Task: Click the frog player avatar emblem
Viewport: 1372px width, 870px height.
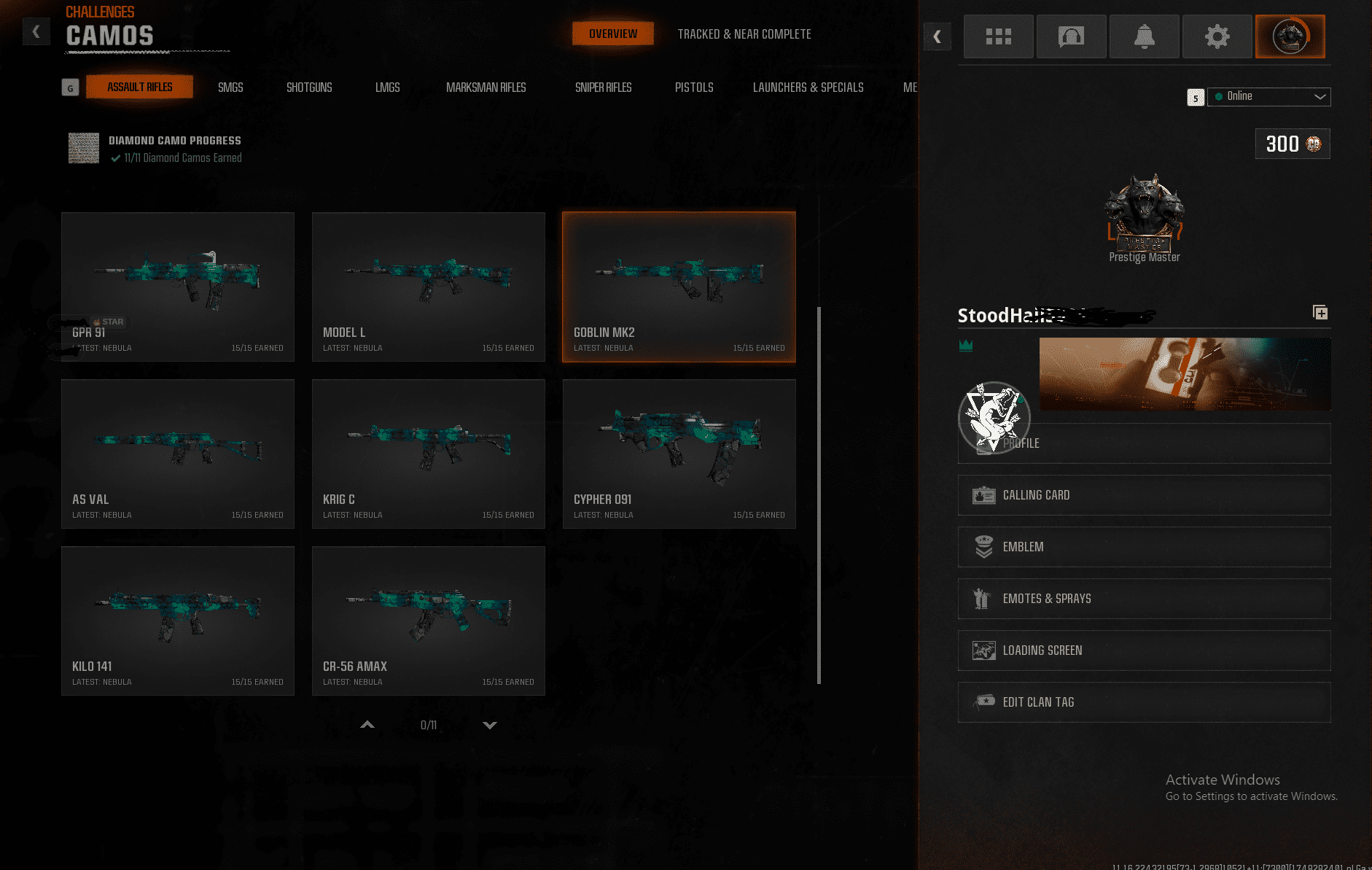Action: pyautogui.click(x=993, y=418)
